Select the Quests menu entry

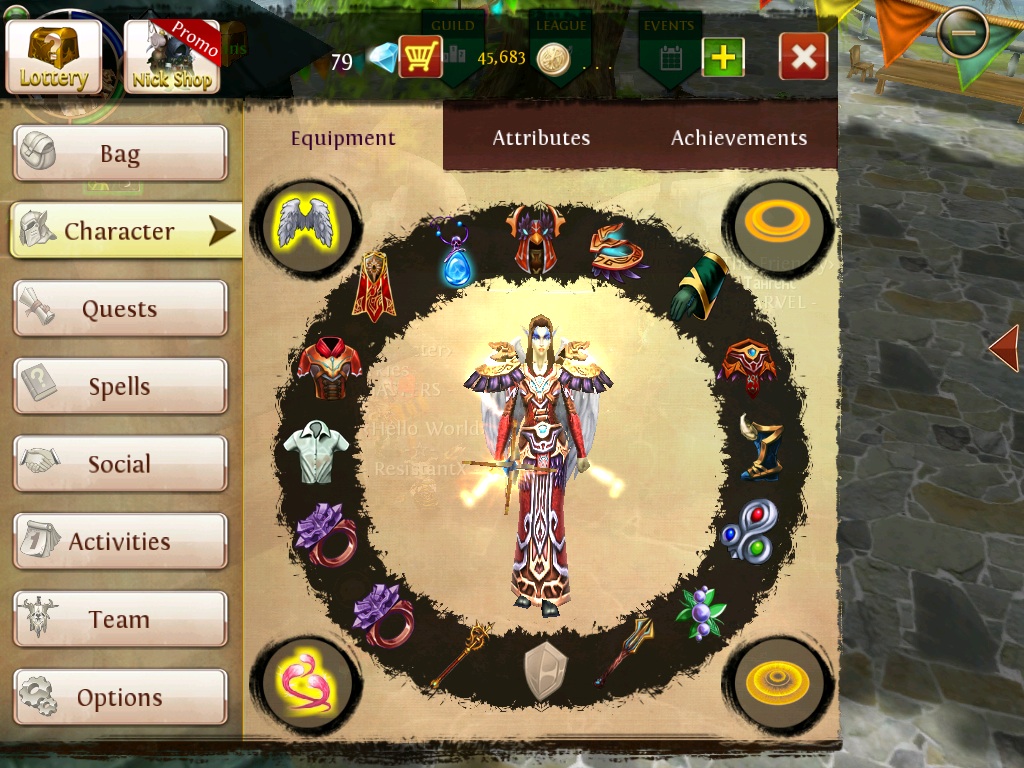(x=120, y=309)
